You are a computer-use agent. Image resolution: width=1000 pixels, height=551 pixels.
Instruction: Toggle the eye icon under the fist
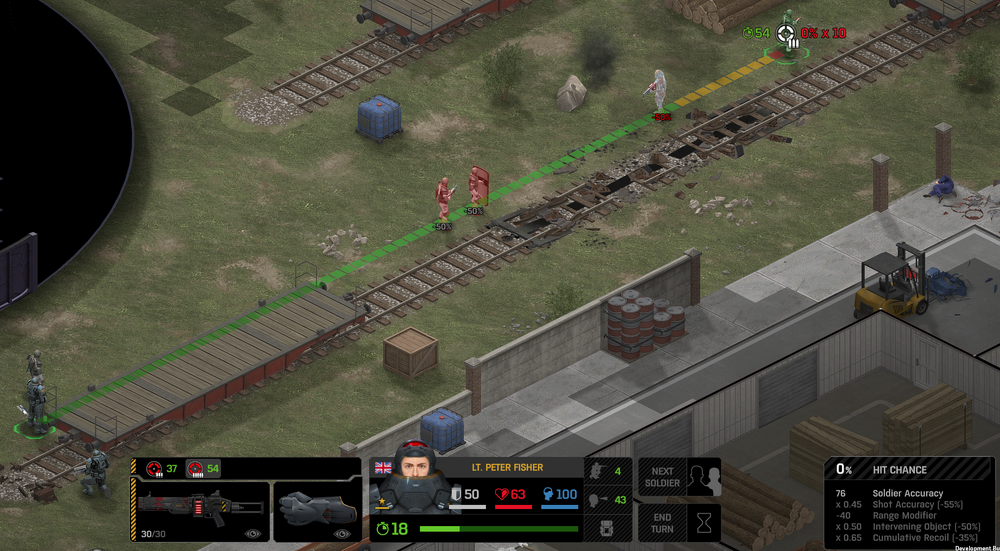(342, 534)
